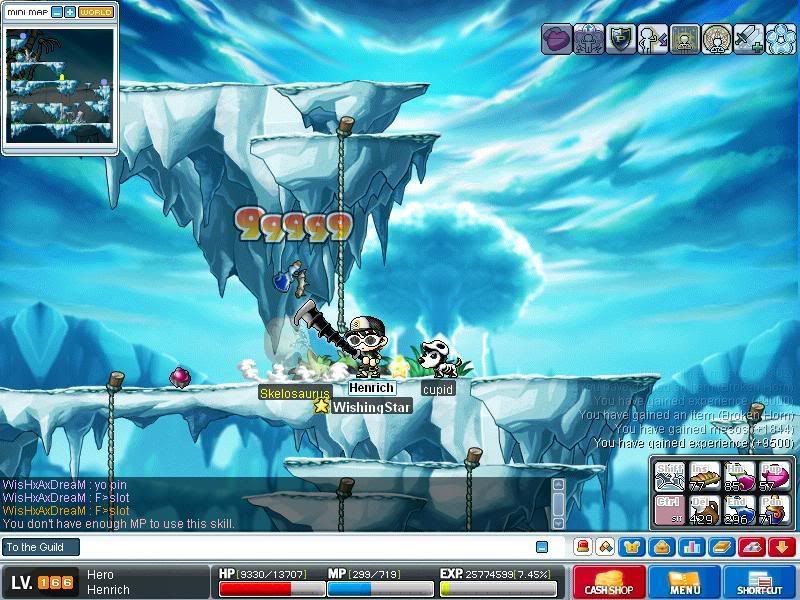Select the shield buff icon
Screen dimensions: 800x600
pyautogui.click(x=621, y=39)
